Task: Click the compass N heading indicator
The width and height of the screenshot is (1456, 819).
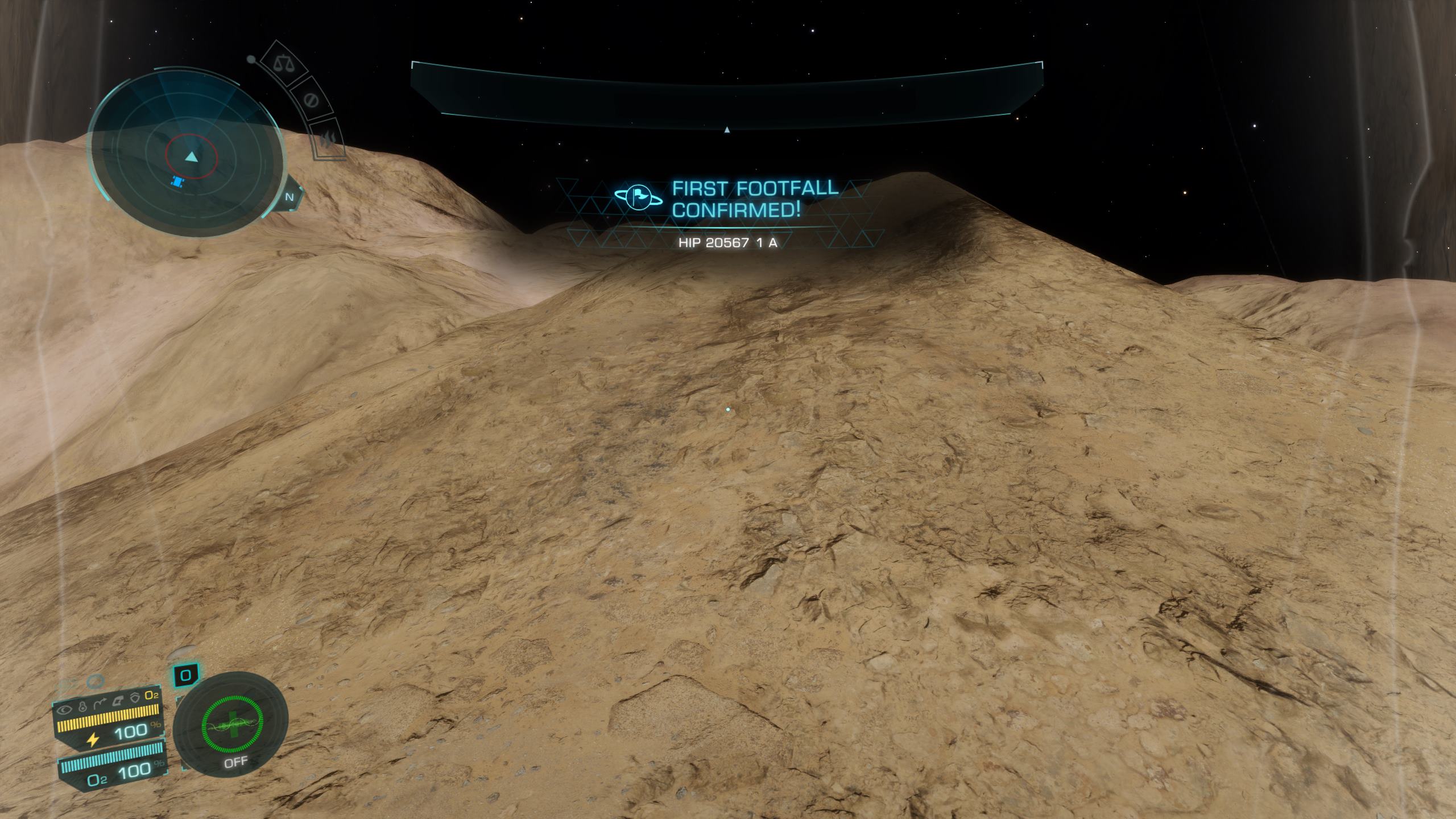Action: pos(289,197)
